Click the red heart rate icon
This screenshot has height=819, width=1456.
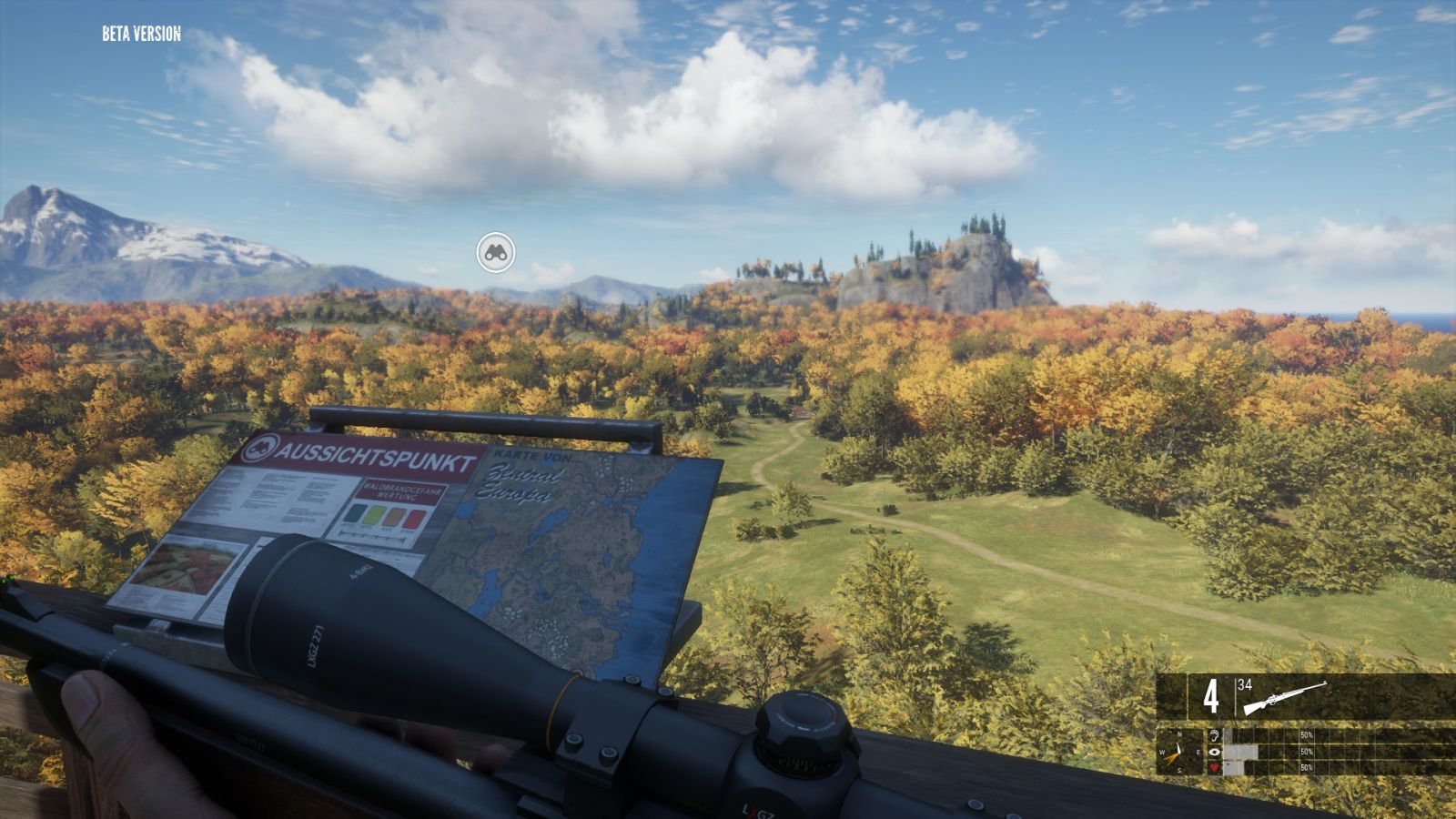tap(1214, 768)
